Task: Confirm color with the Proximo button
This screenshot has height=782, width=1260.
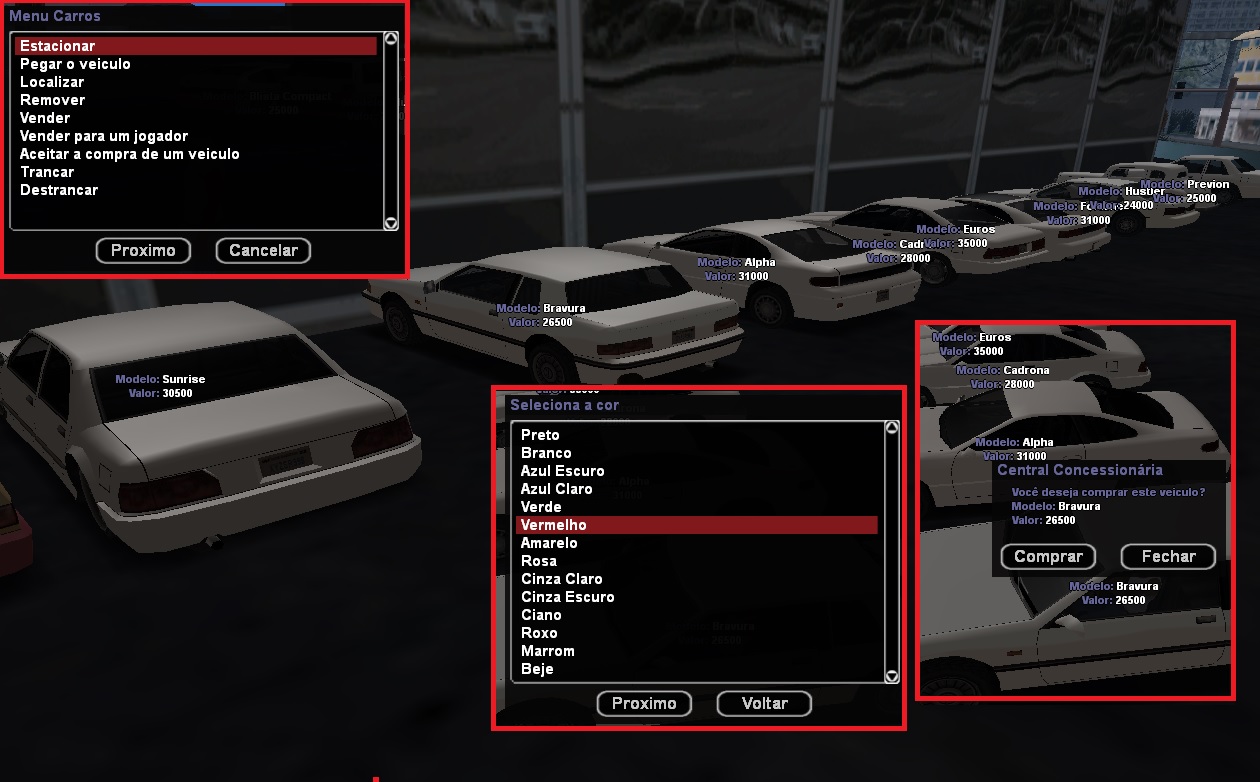Action: (x=644, y=704)
